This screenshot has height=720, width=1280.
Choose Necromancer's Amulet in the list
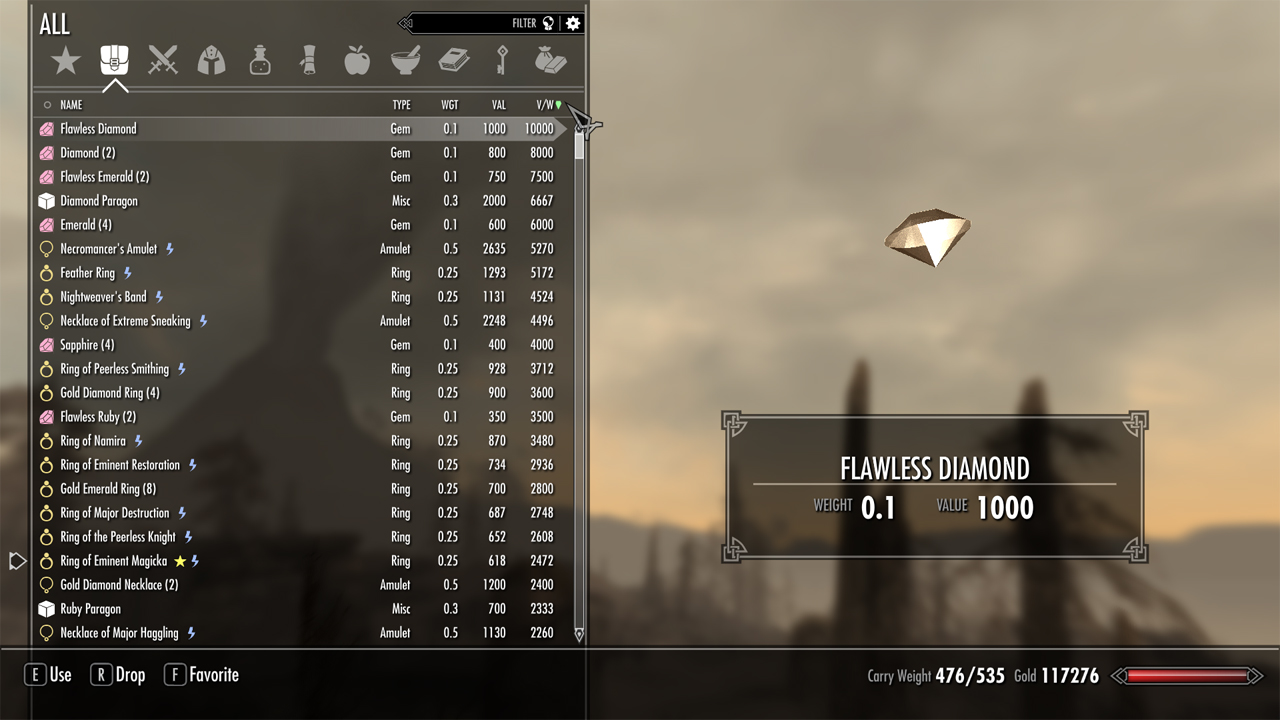pos(108,249)
